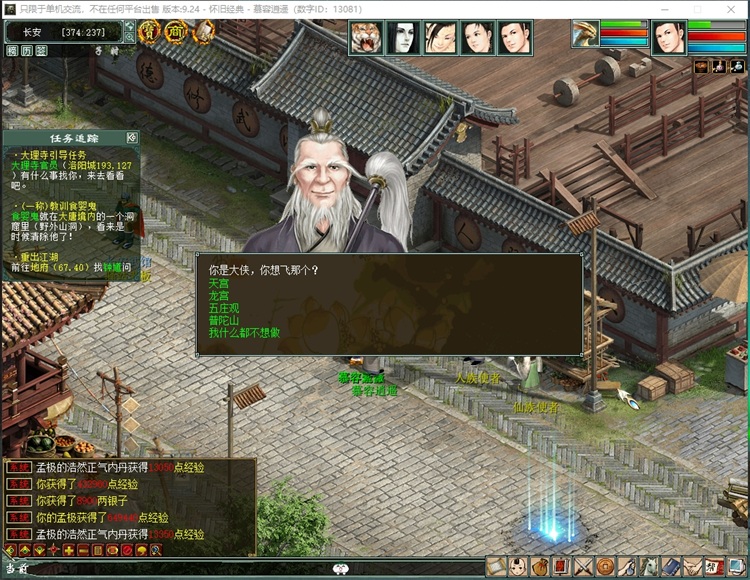
Task: Open the 宝 treasure icon
Action: tap(149, 32)
